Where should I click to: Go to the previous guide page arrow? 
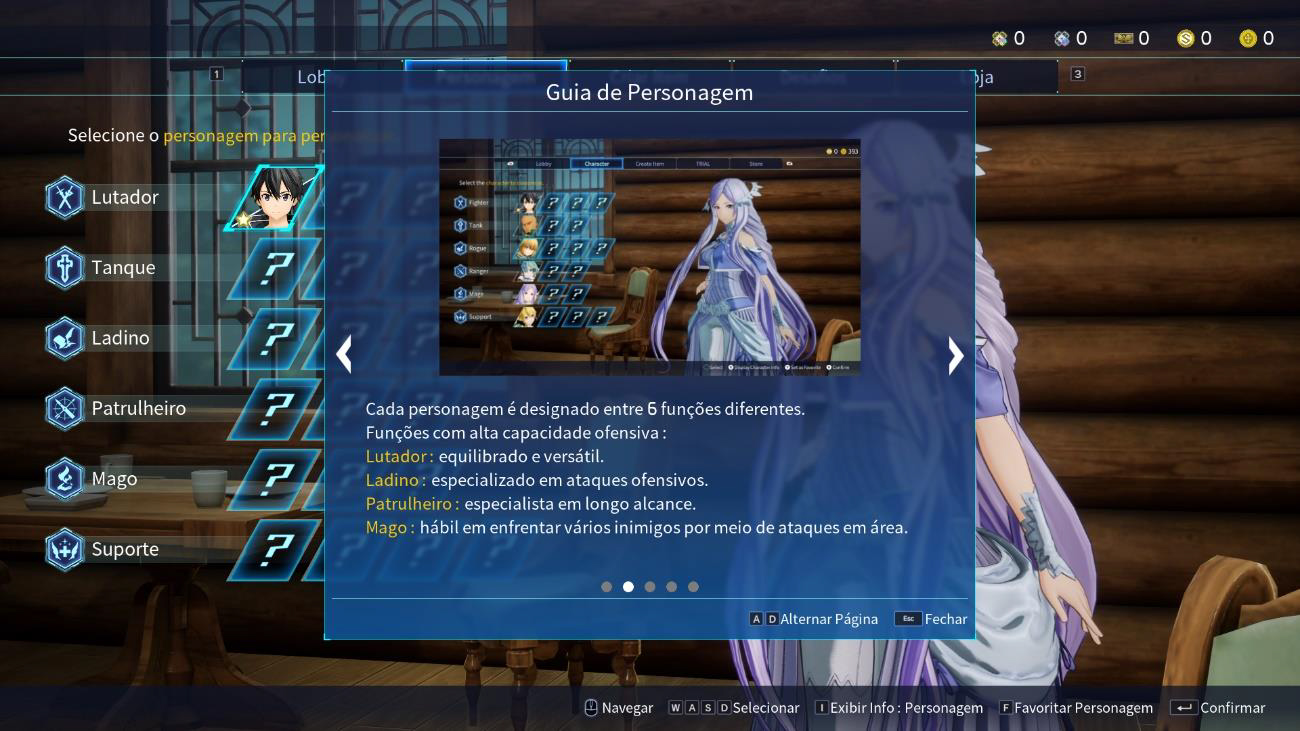point(344,354)
